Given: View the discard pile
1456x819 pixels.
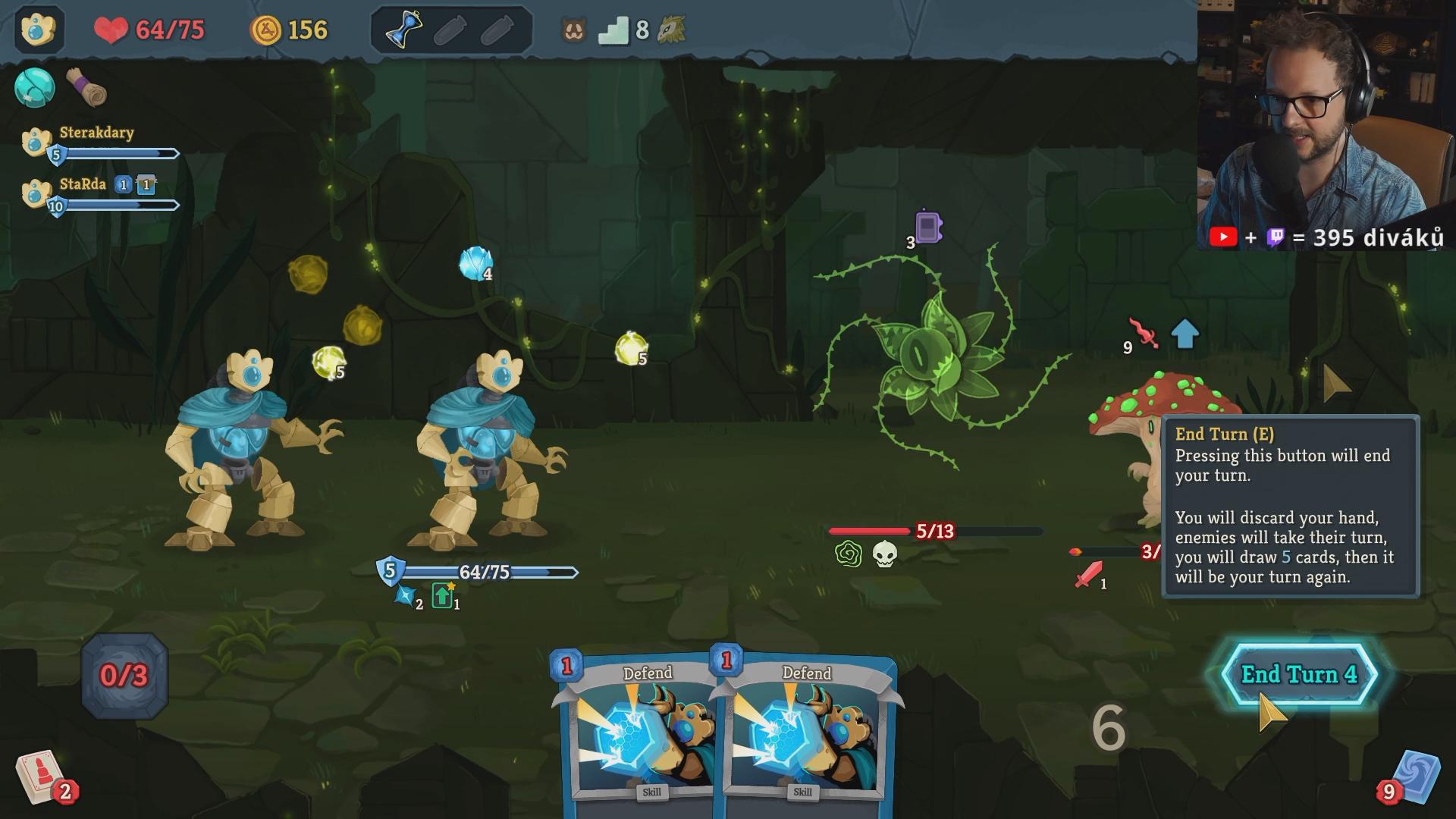Looking at the screenshot, I should pos(1412,778).
